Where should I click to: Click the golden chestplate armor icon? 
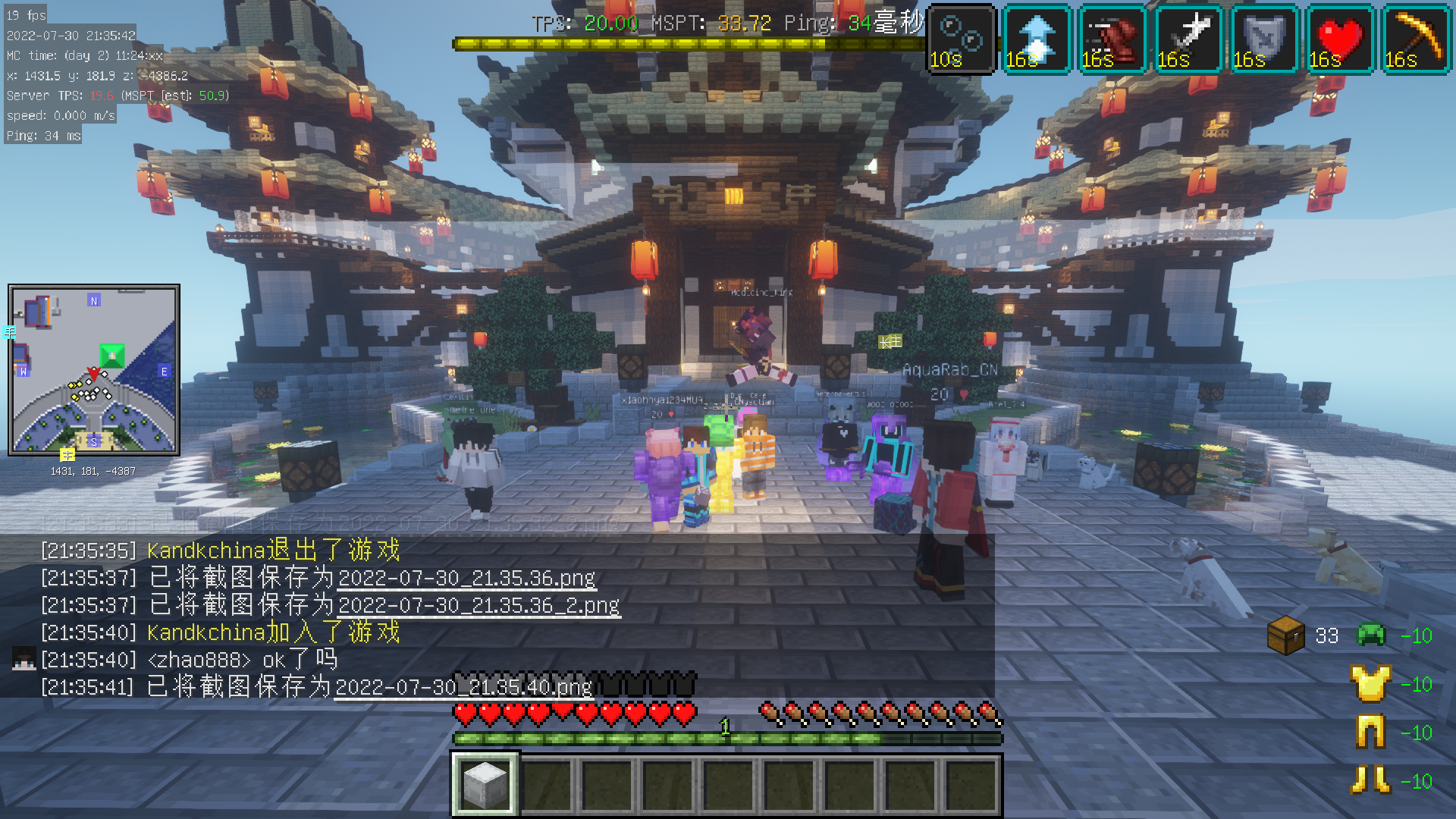pyautogui.click(x=1370, y=684)
